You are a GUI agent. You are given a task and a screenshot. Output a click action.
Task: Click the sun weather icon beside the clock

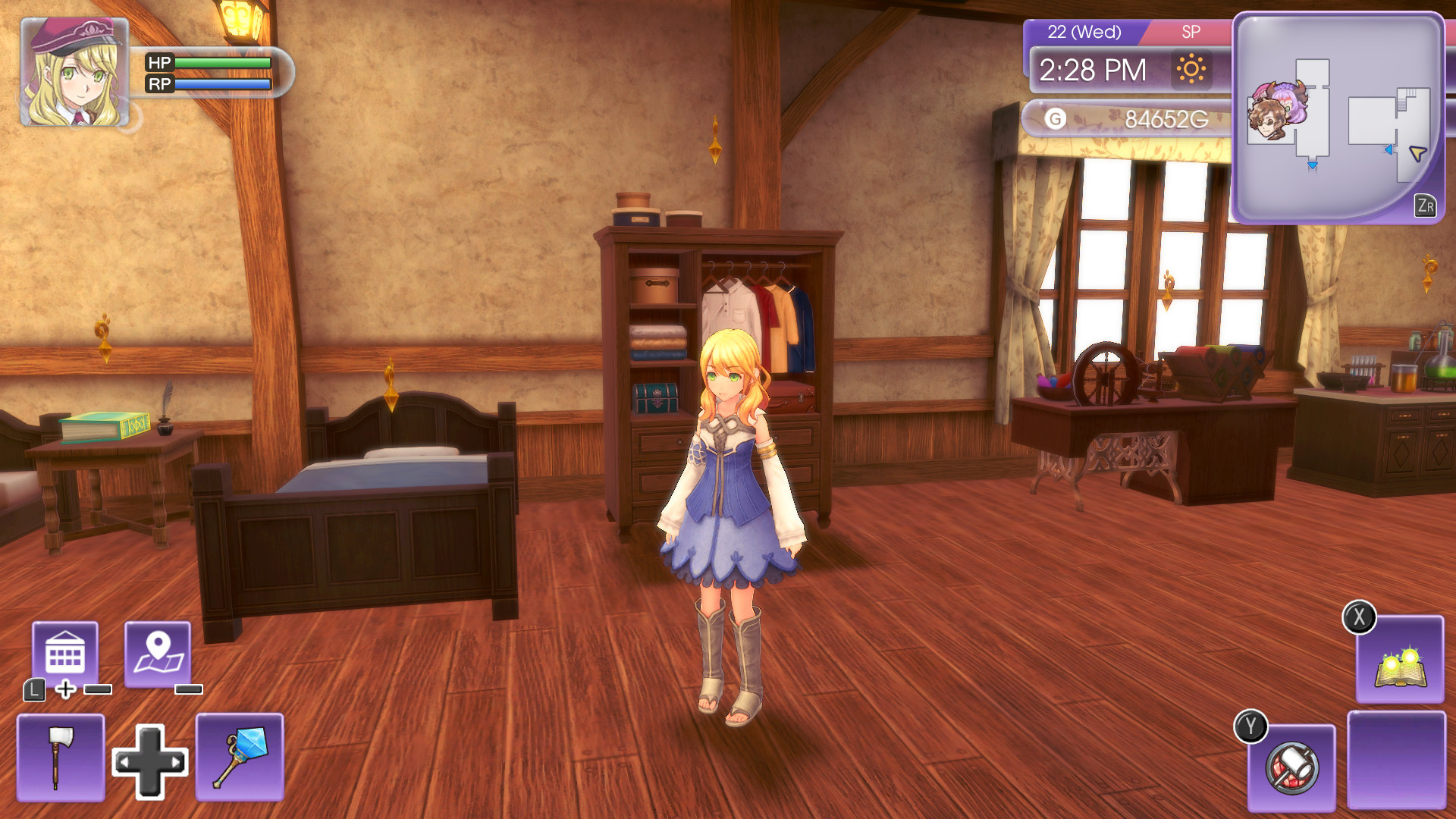tap(1193, 70)
